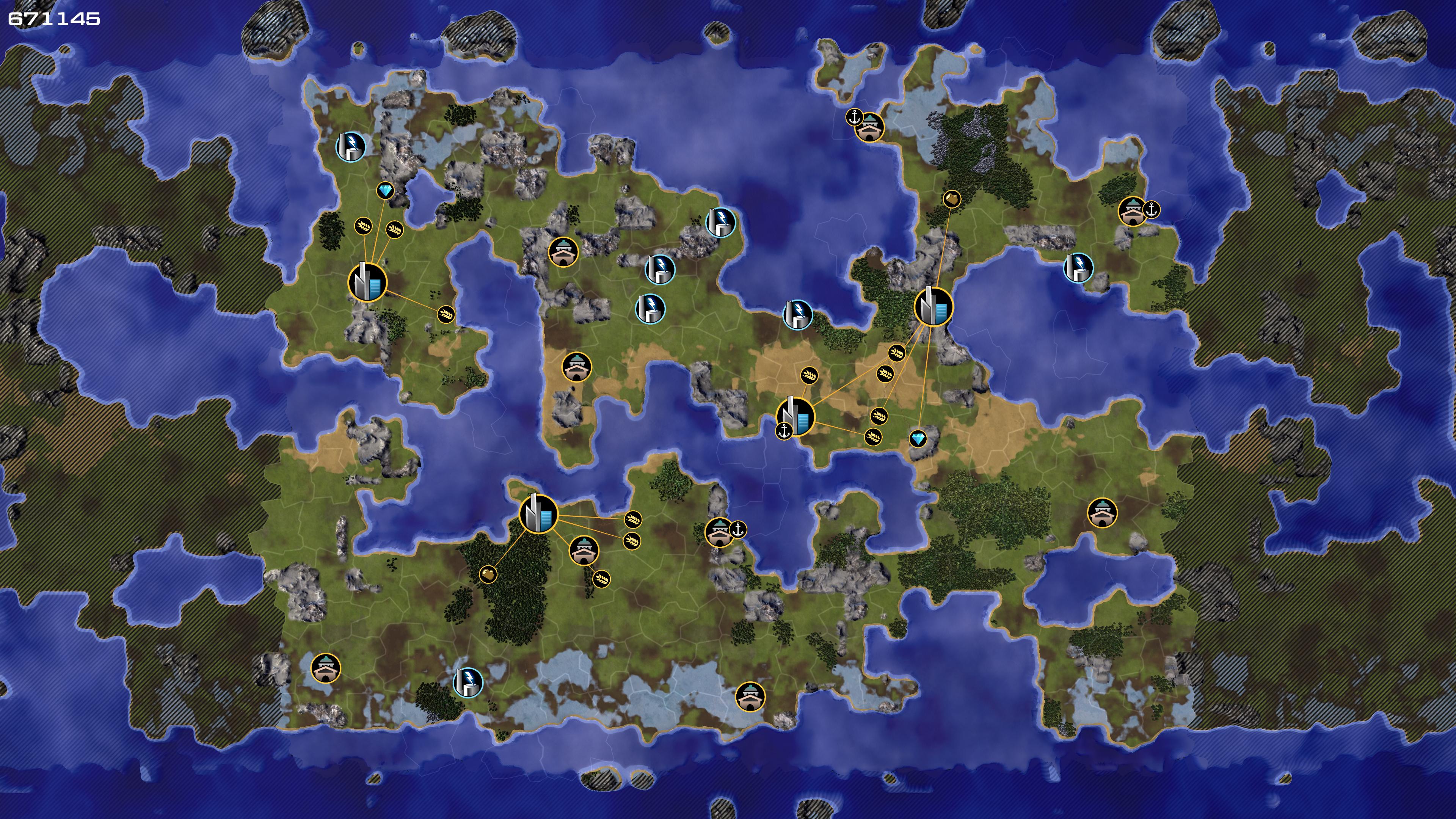Screen dimensions: 1456x819
Task: Choose the village marker among the city's link lines
Action: 584,550
